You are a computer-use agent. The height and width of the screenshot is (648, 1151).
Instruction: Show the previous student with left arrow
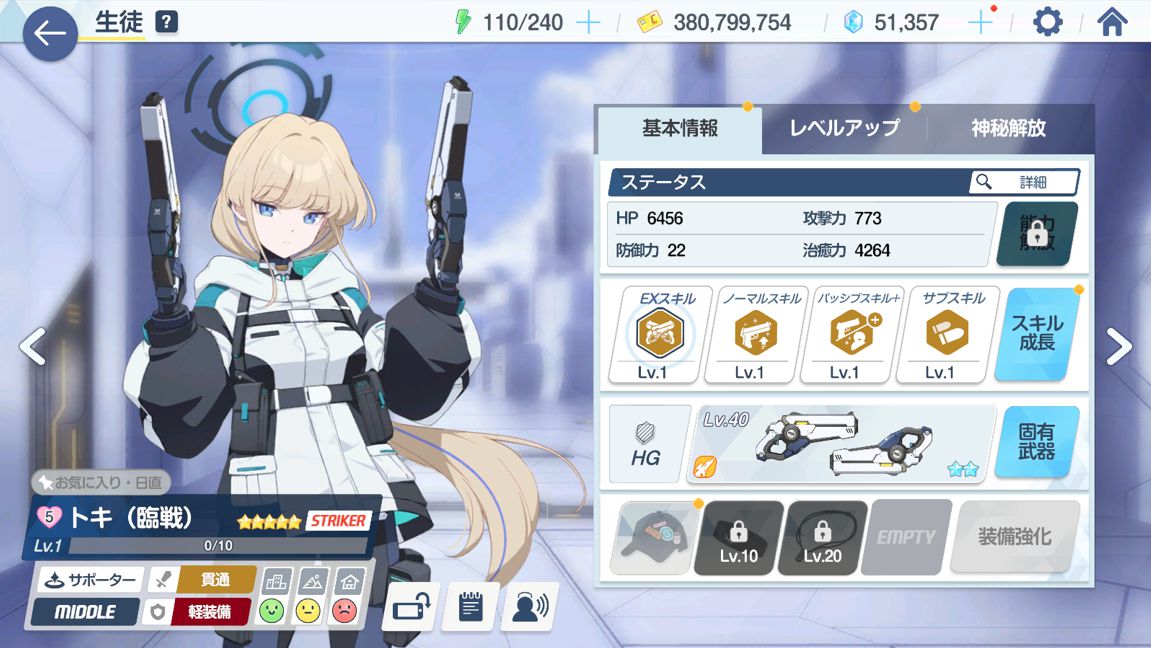click(x=32, y=346)
